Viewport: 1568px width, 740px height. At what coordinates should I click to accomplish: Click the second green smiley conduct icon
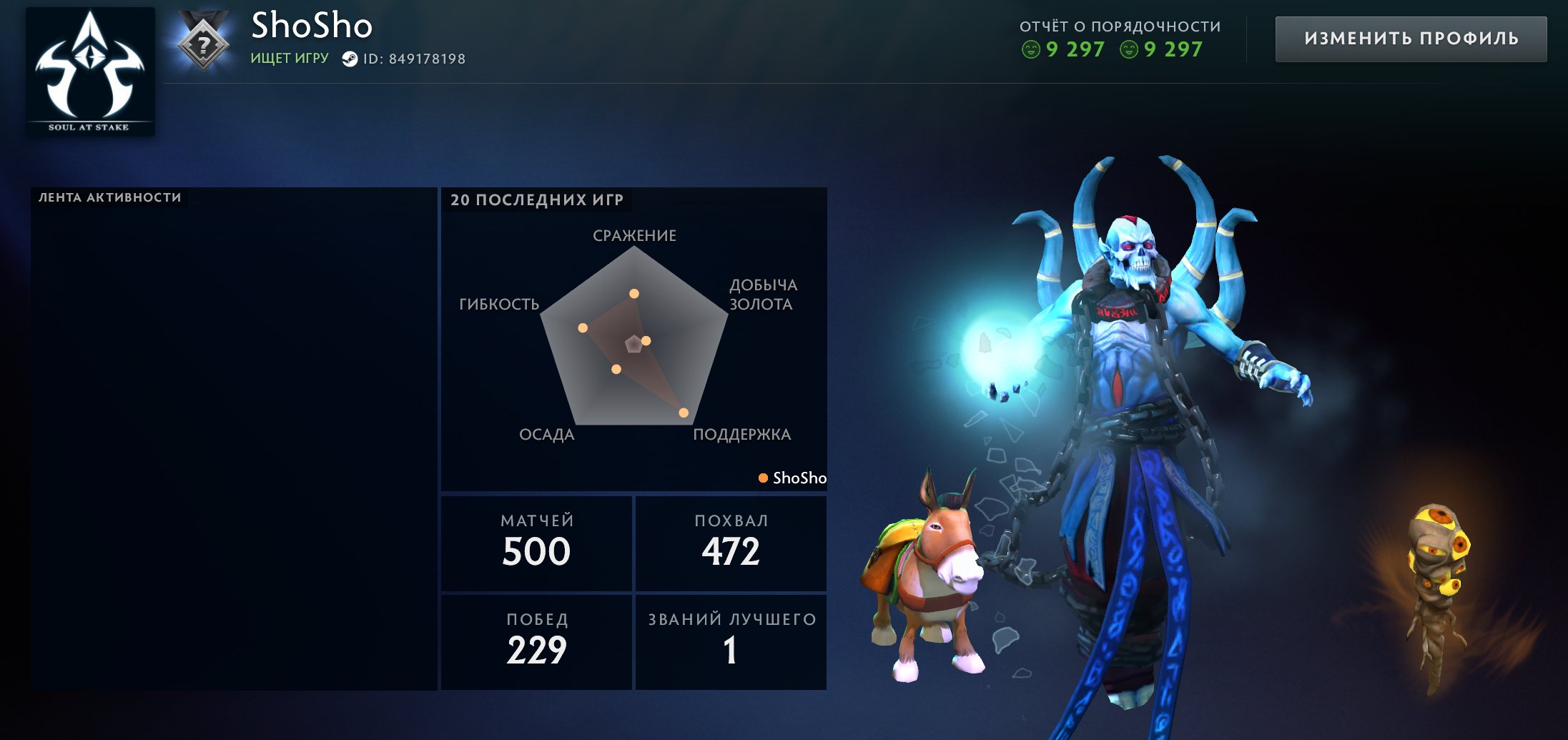(1130, 50)
